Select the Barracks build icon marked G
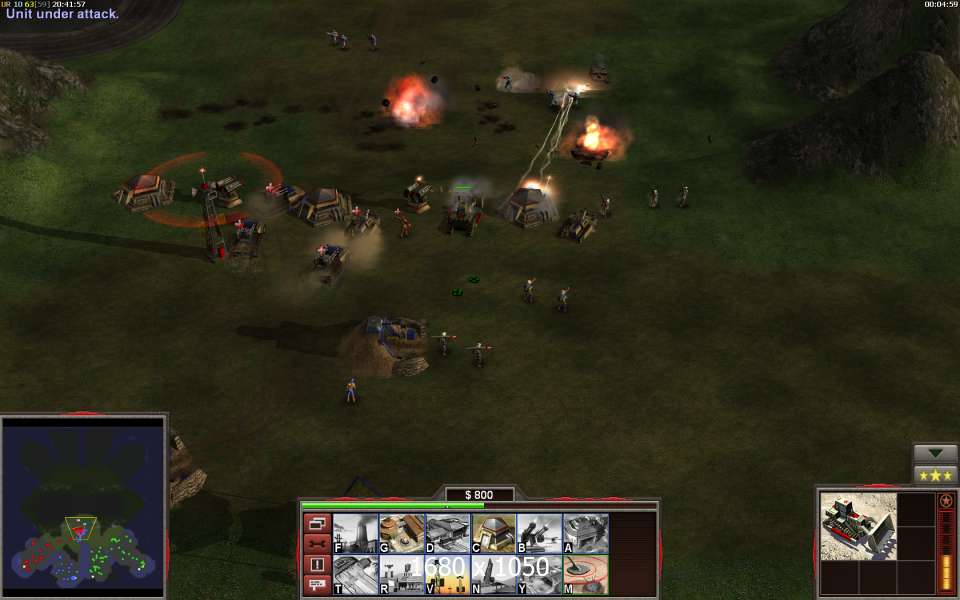Viewport: 960px width, 600px height. (401, 533)
